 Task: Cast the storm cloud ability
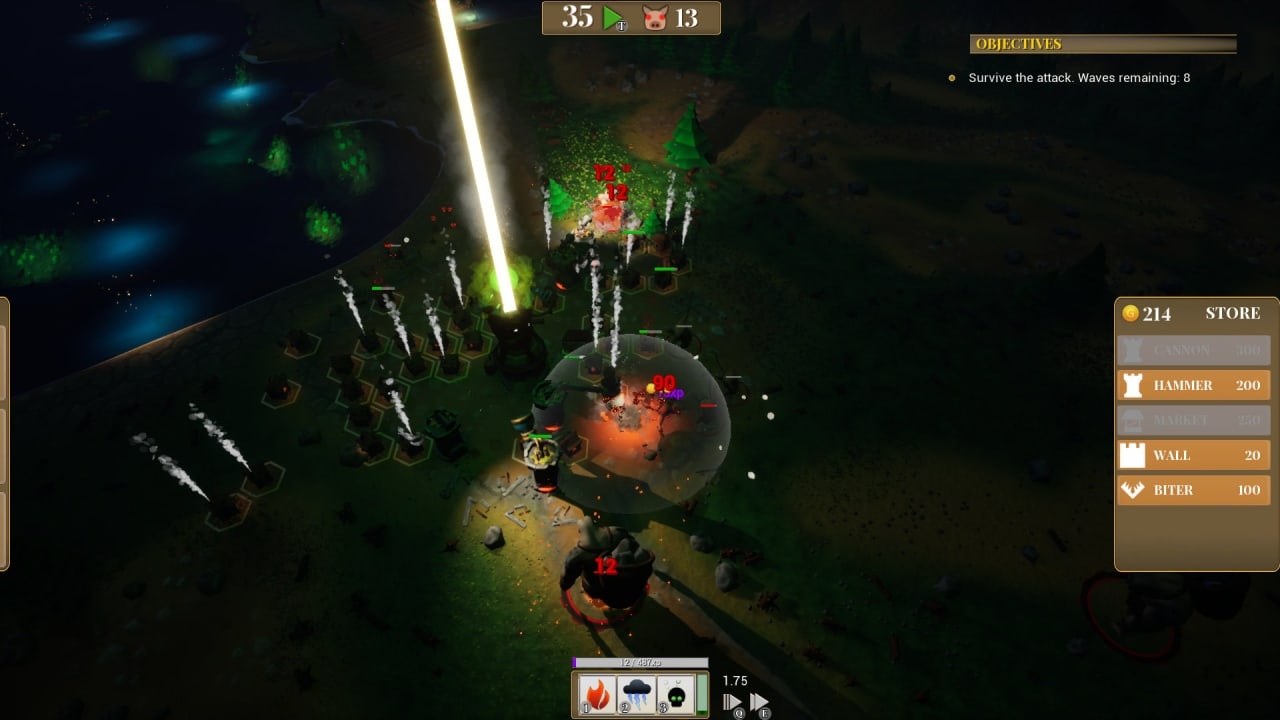click(637, 695)
